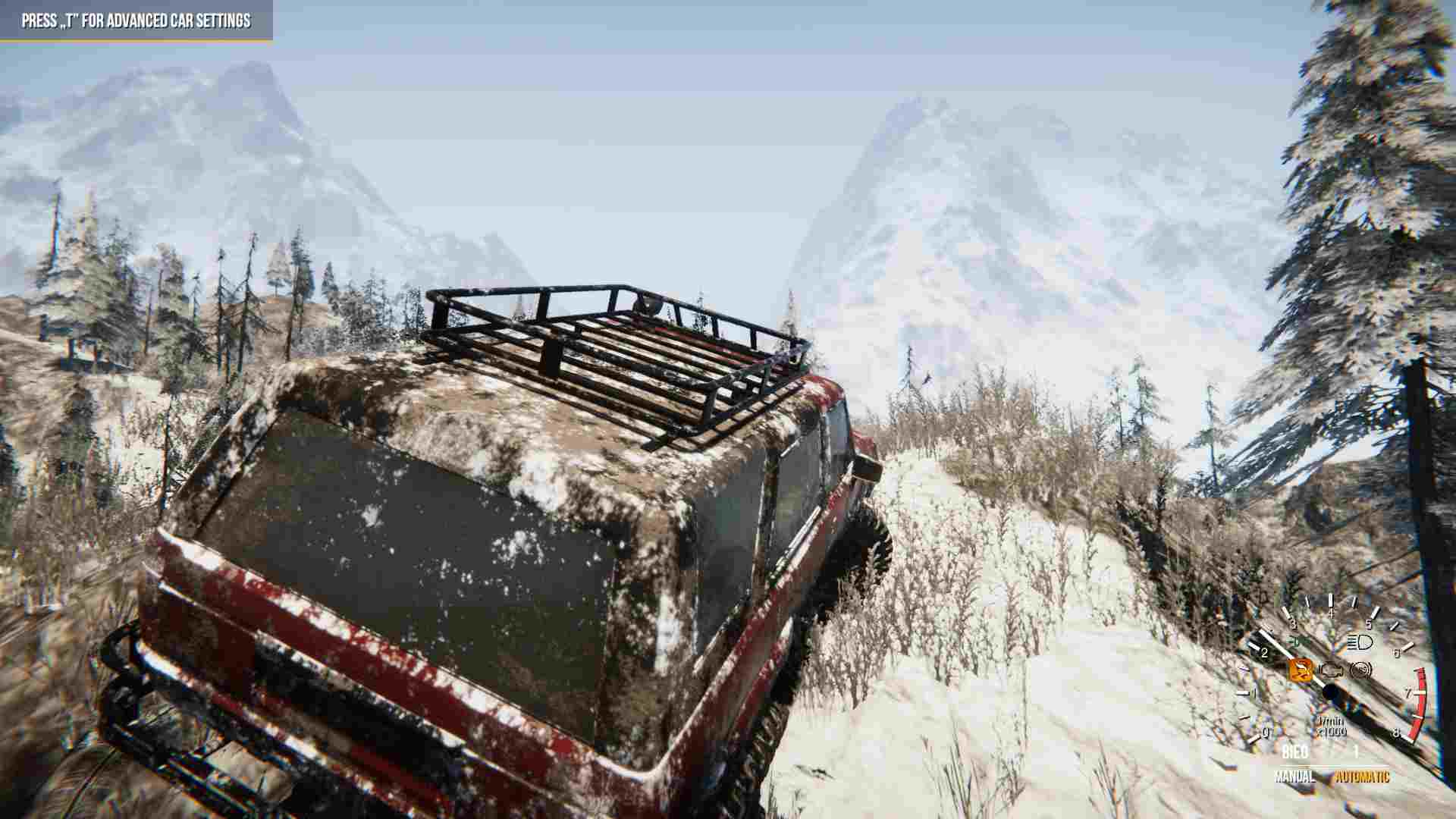This screenshot has height=819, width=1456.
Task: Switch to MANUAL transmission mode
Action: click(x=1295, y=777)
